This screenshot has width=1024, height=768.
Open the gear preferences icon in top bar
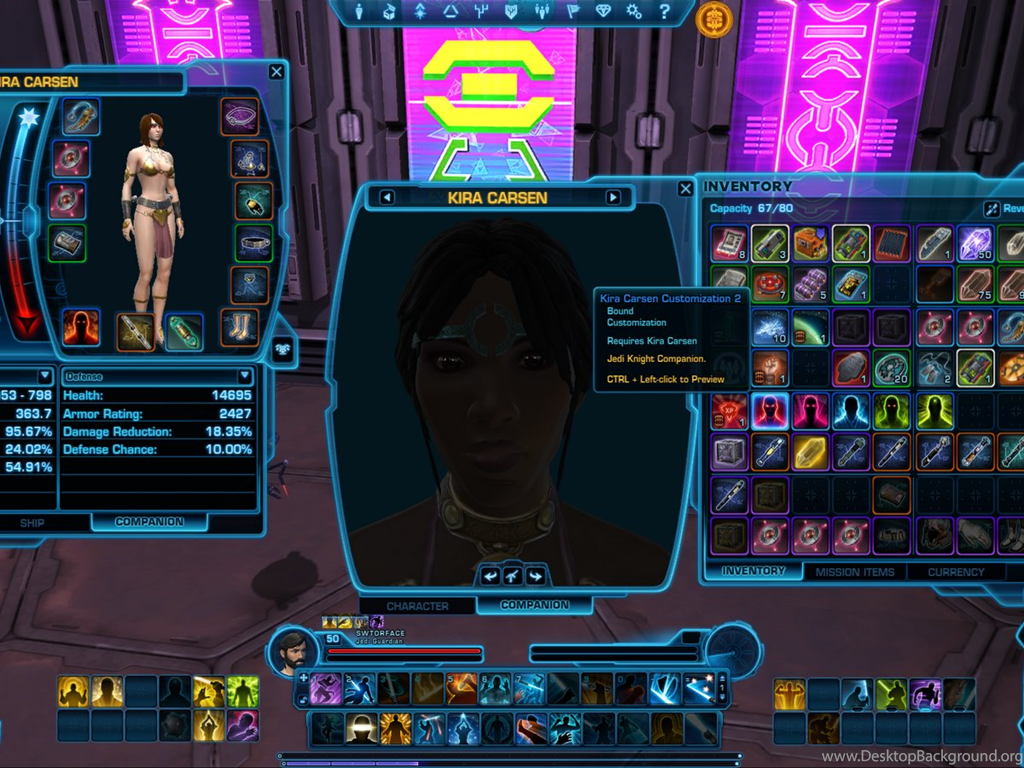click(x=633, y=12)
